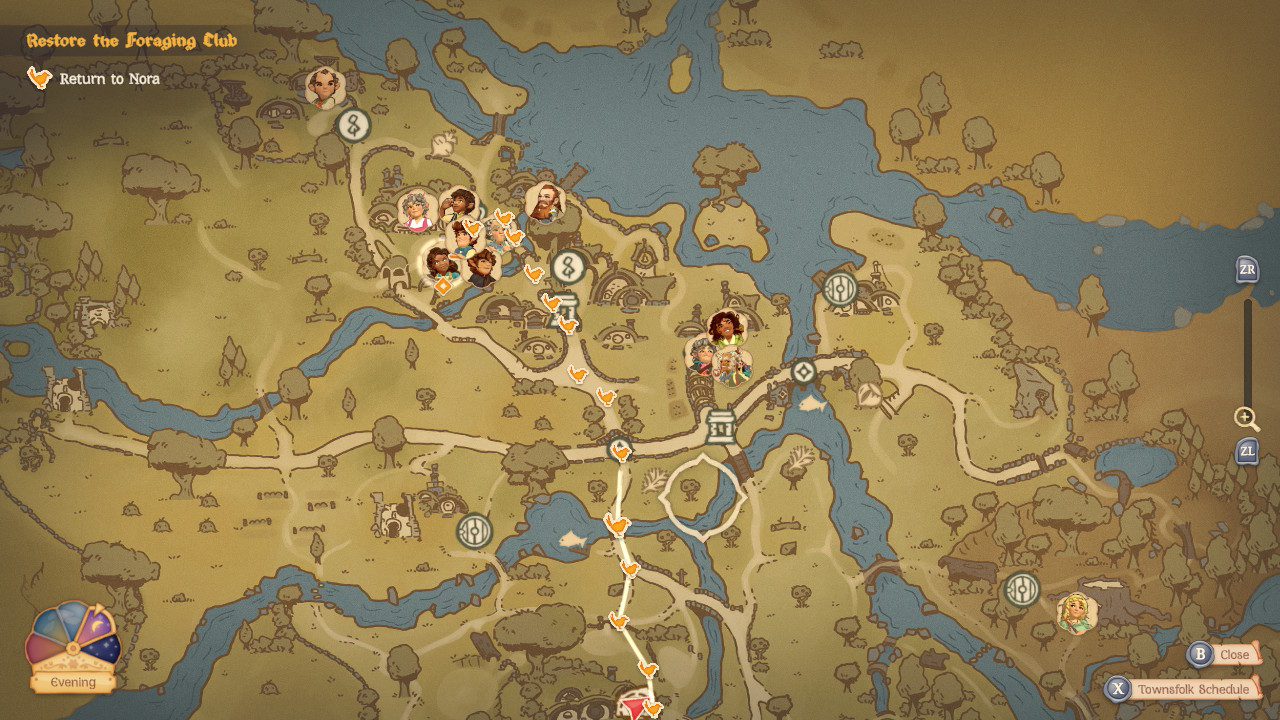1280x720 pixels.
Task: Select the blonde hobbit portrait marker
Action: click(1076, 612)
